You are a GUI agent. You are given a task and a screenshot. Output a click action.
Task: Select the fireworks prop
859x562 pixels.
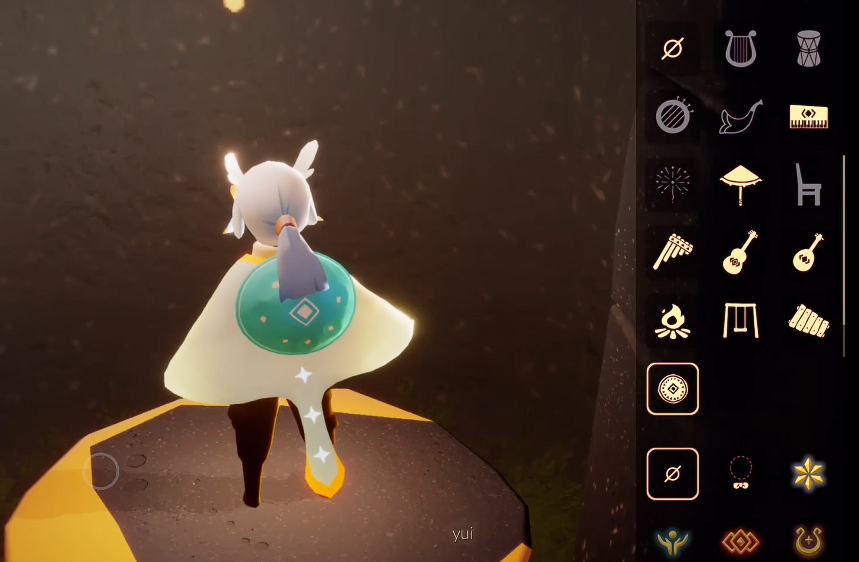pos(673,184)
